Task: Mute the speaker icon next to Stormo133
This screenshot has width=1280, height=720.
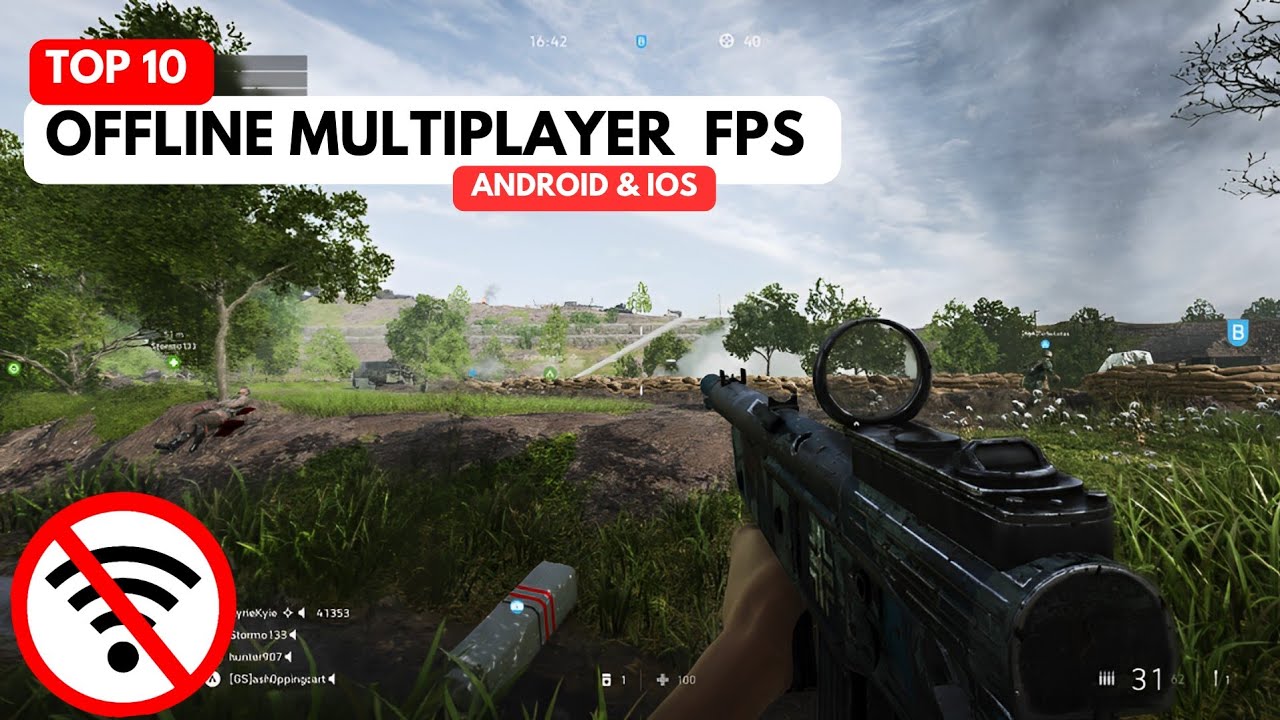Action: click(294, 636)
